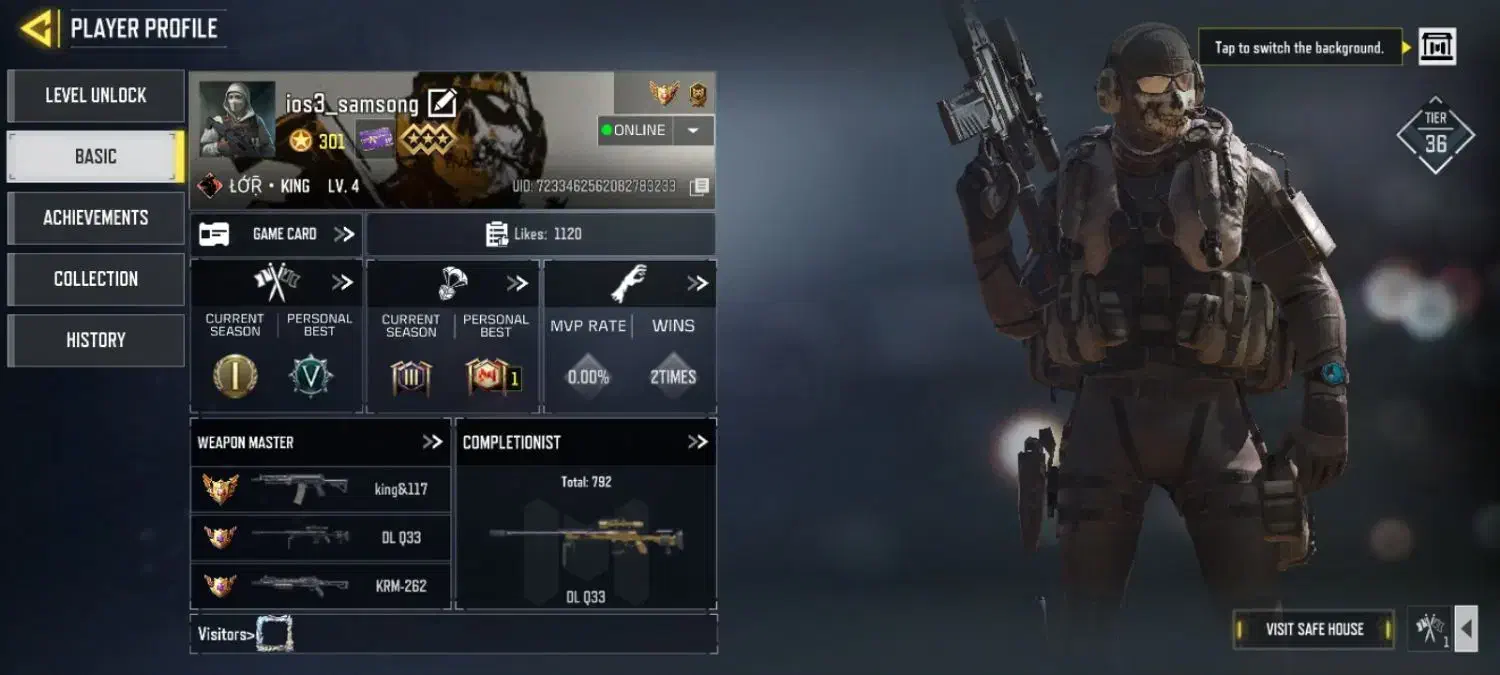Select the Basic tab
1500x675 pixels.
coord(96,157)
